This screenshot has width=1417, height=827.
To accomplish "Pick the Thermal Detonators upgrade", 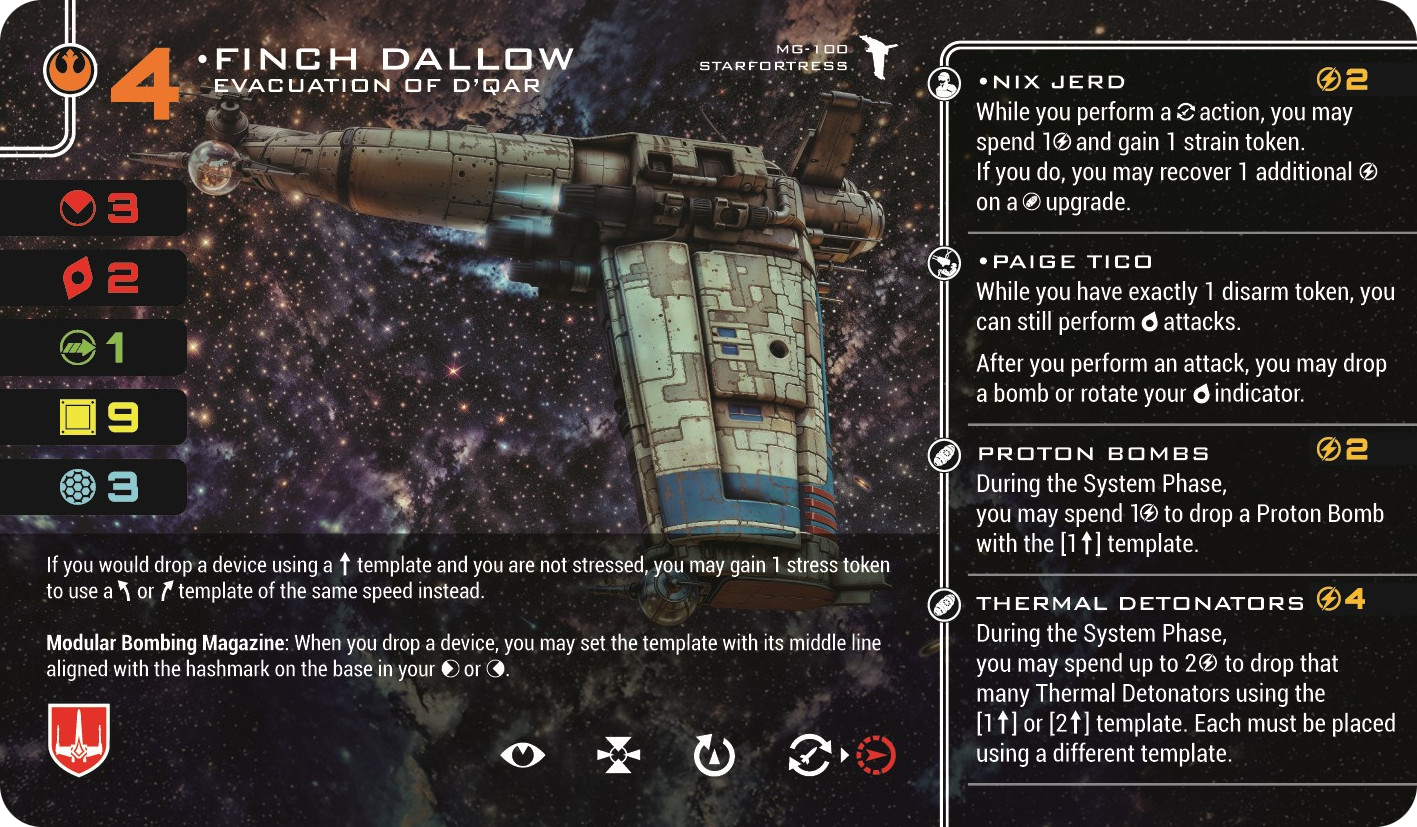I will (1140, 603).
